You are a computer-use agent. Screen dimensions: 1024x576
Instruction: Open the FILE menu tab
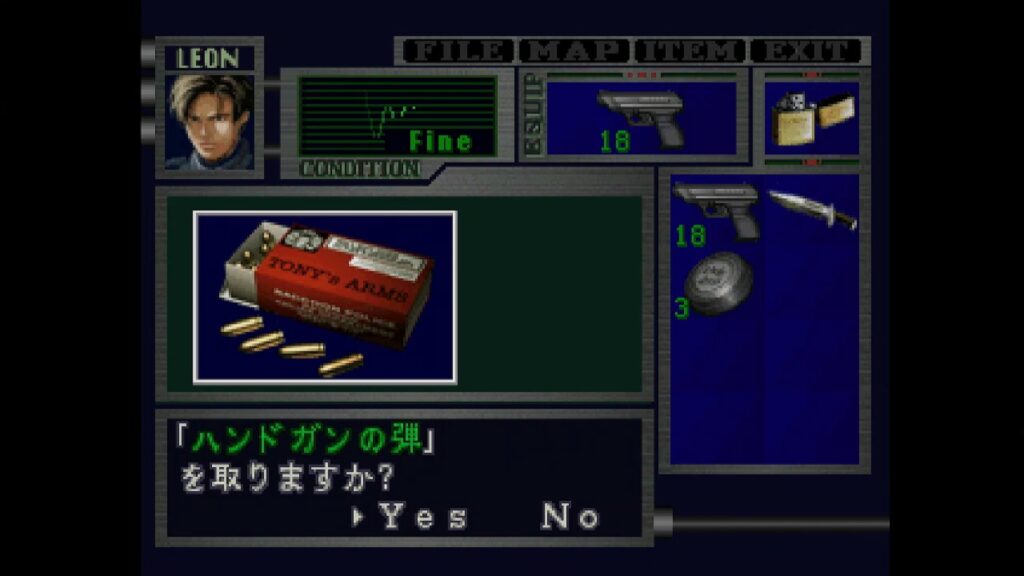point(459,51)
